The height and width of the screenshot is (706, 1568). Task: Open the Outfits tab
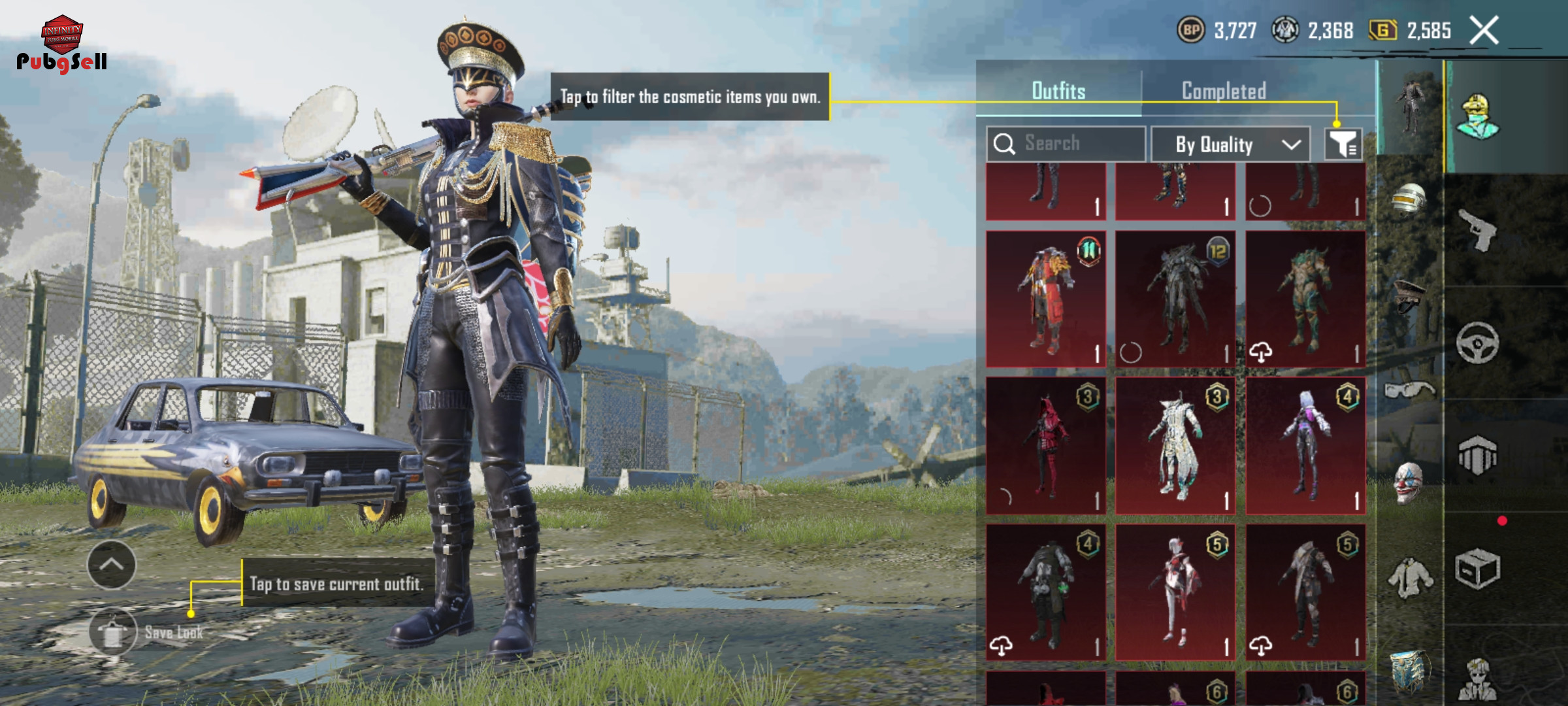(x=1058, y=92)
